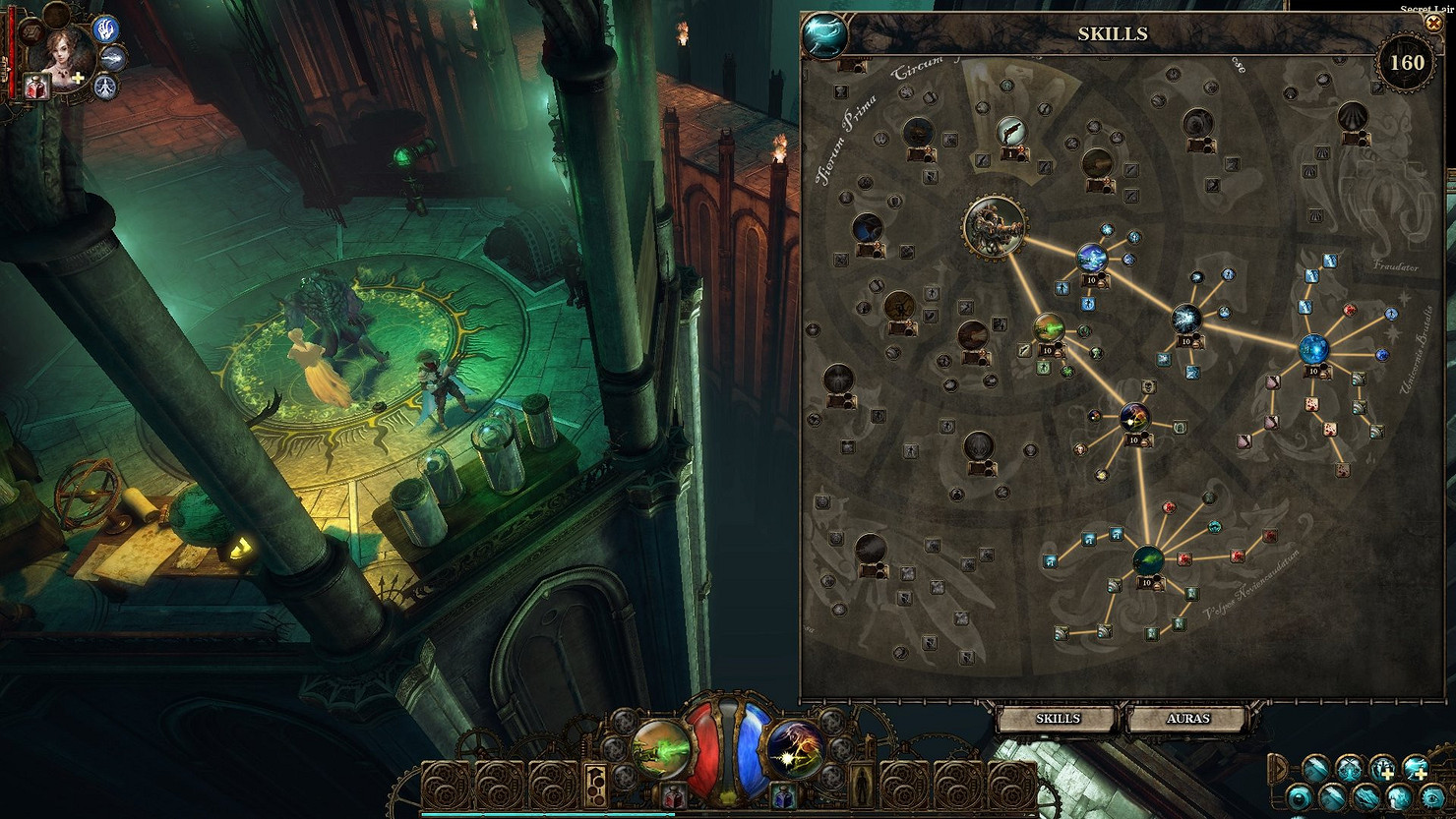Click the bright blue orb skill node
Screen dimensions: 1456x819
point(1314,348)
